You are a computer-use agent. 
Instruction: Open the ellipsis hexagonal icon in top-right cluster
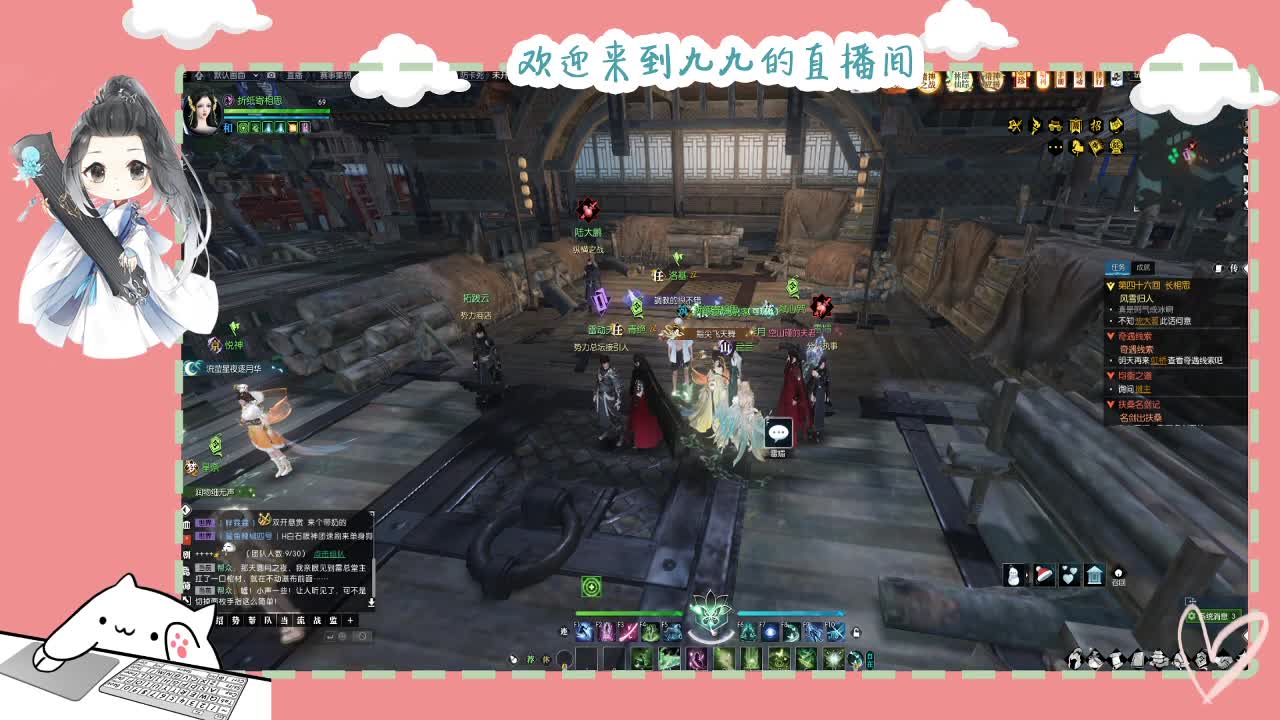(1055, 148)
